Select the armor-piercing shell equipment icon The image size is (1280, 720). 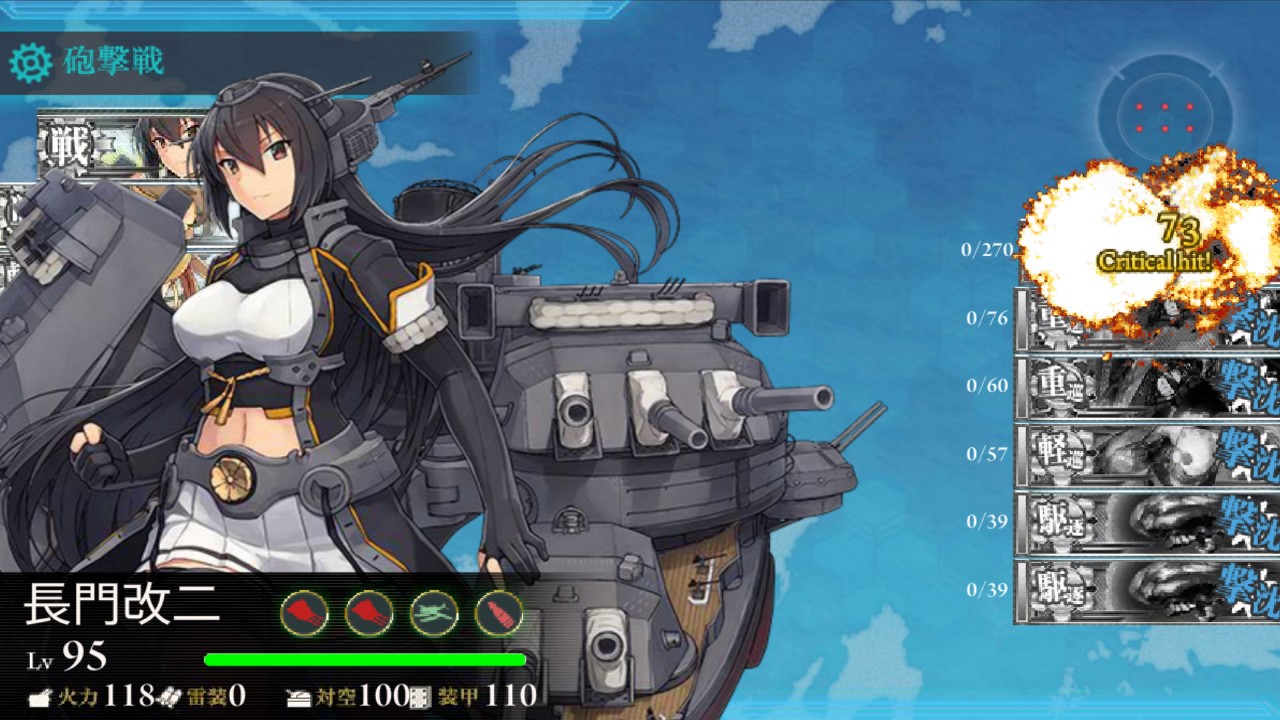tap(499, 613)
